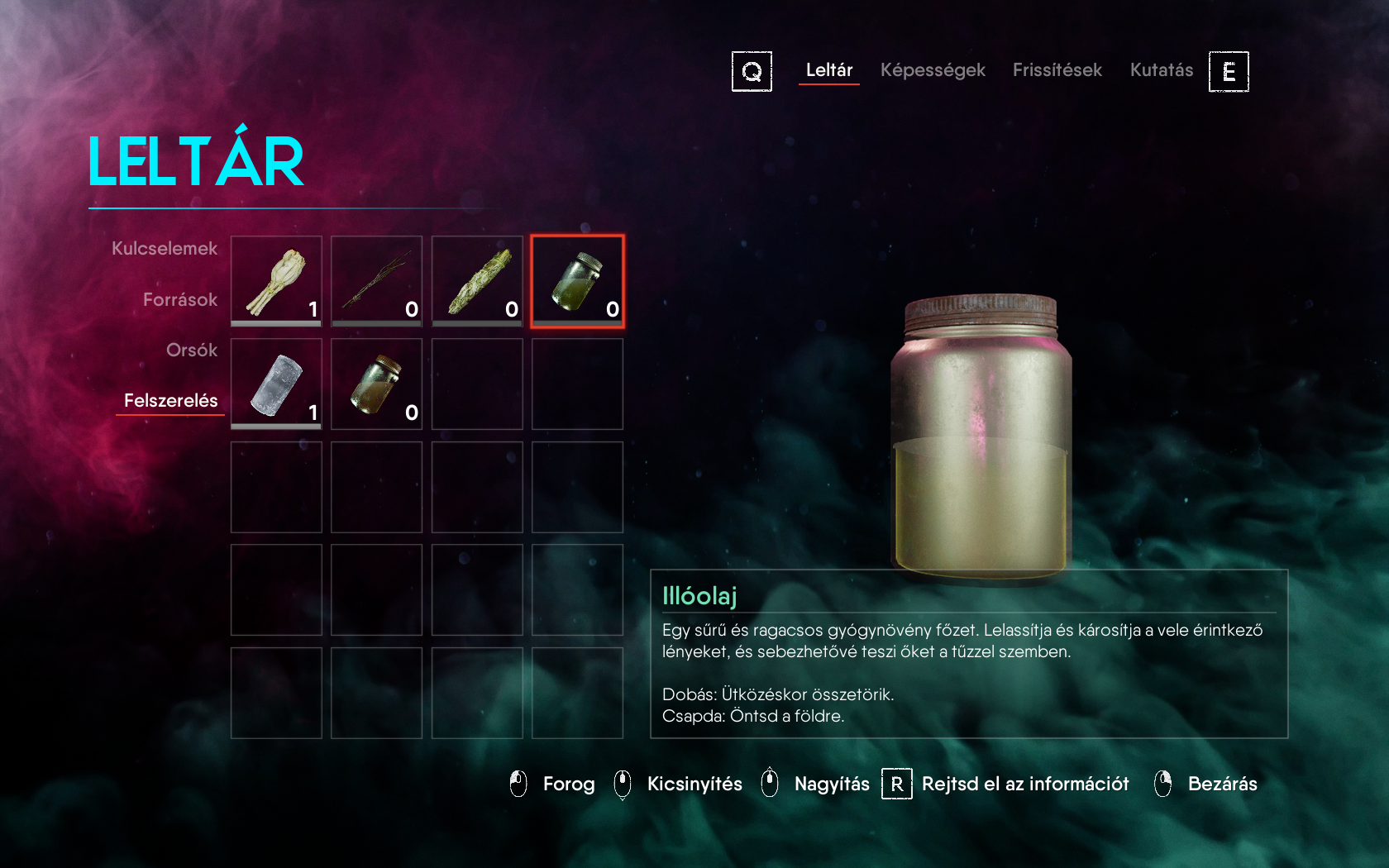Select the Kulcselemek category
Image resolution: width=1389 pixels, height=868 pixels.
click(165, 249)
